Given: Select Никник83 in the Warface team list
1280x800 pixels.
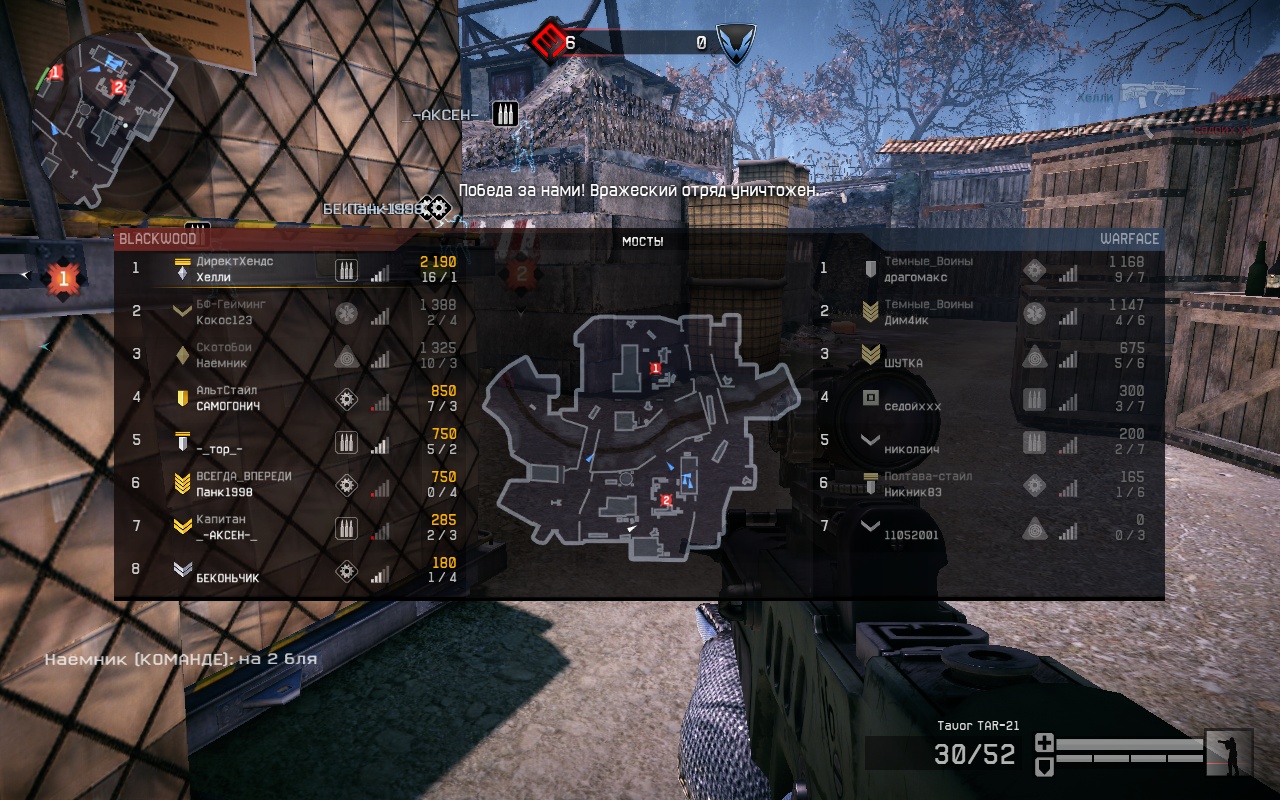Looking at the screenshot, I should tap(913, 492).
